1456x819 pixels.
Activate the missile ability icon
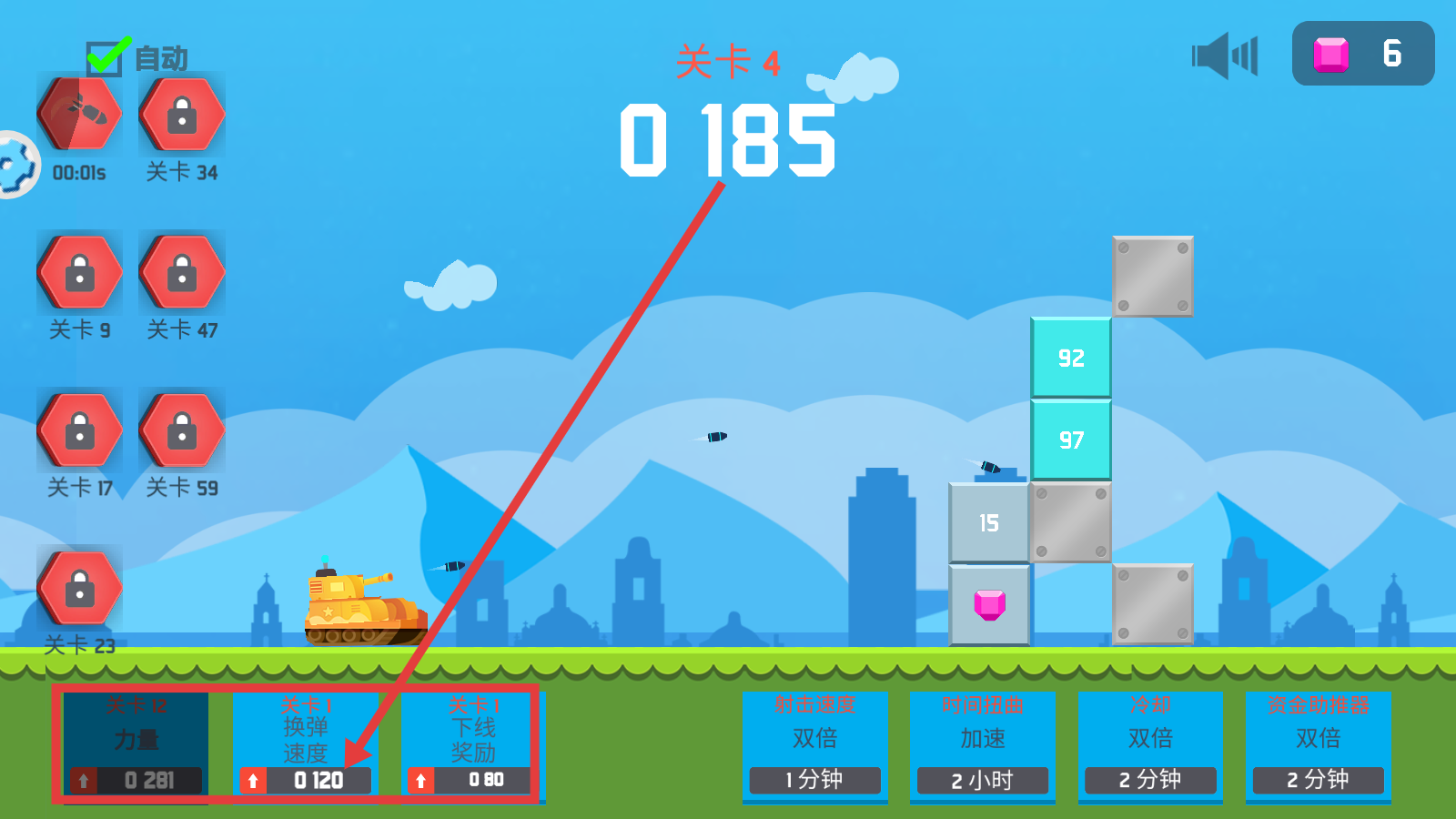point(80,115)
